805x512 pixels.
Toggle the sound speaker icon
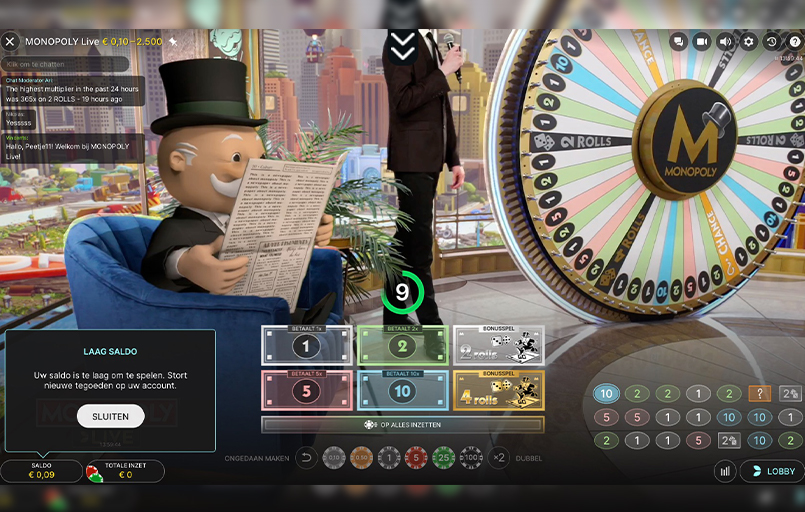point(725,41)
